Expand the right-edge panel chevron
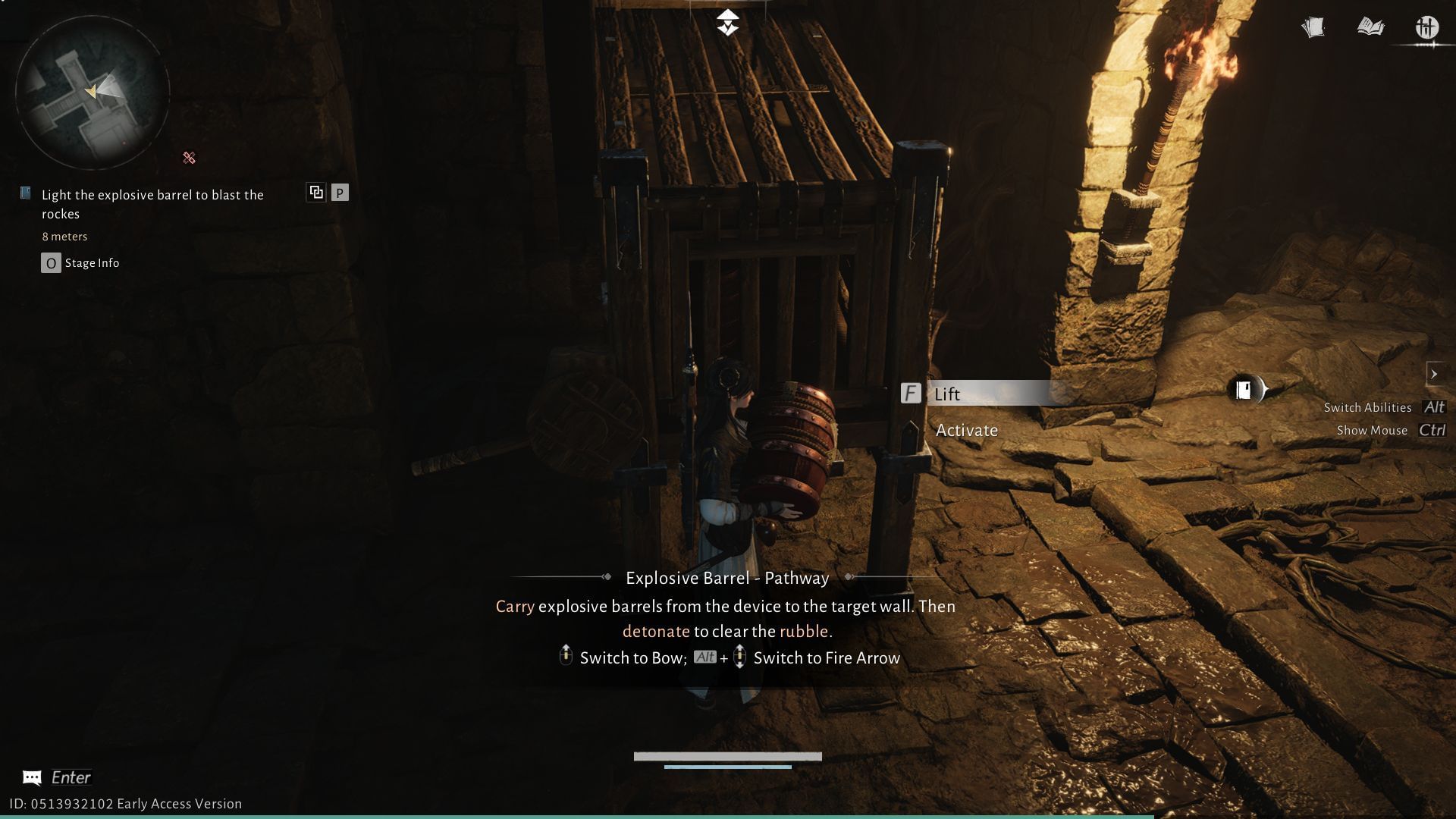 (1436, 374)
